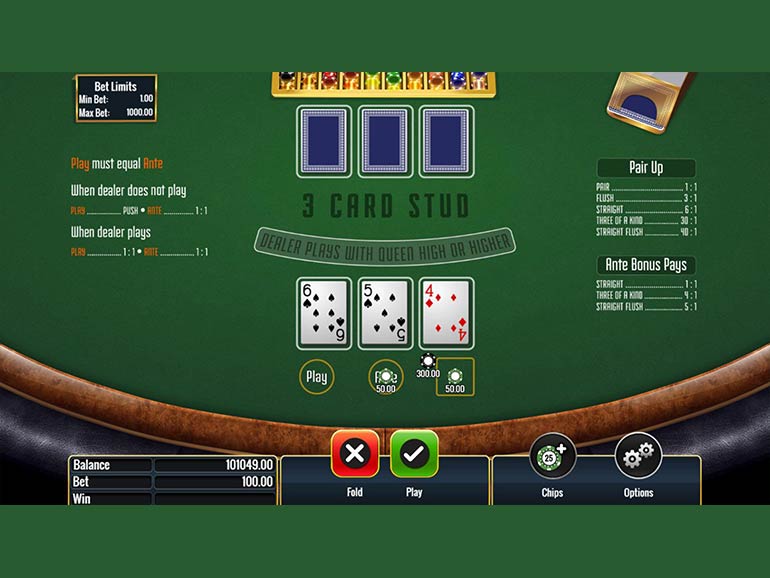Viewport: 770px width, 578px height.
Task: Open the Chips selector
Action: 552,457
